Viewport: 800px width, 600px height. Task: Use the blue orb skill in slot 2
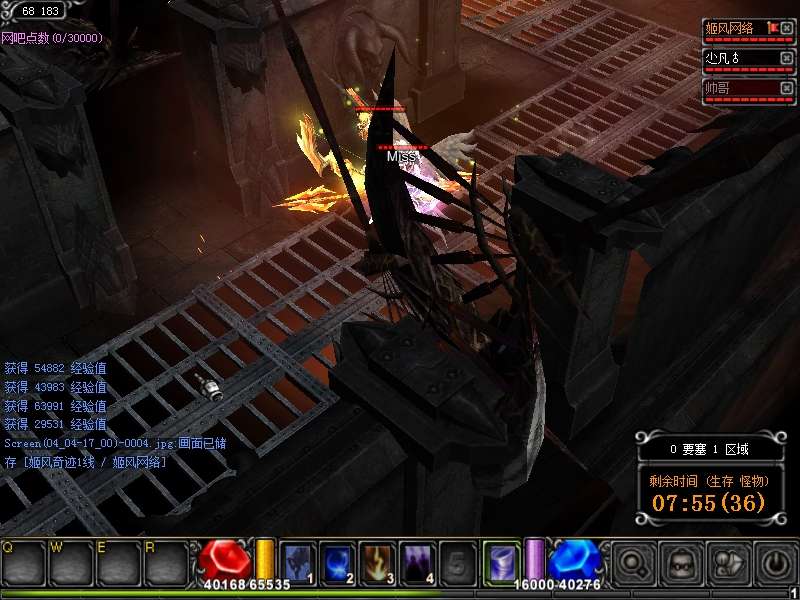click(x=338, y=562)
